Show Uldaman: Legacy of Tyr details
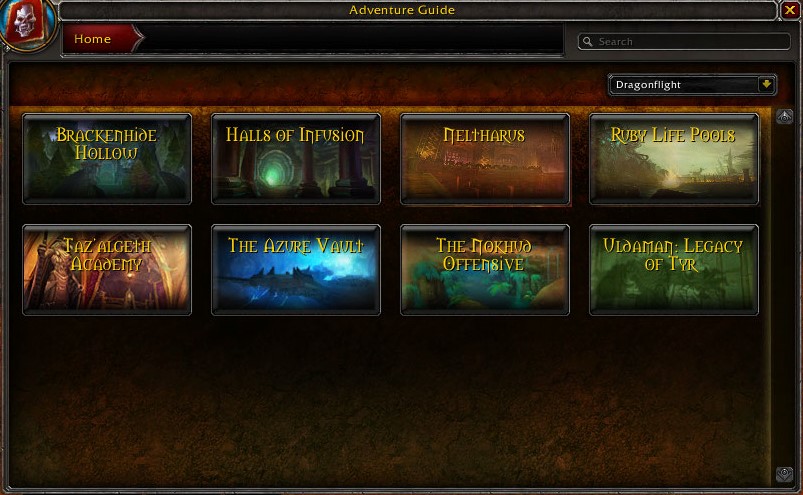 point(674,269)
